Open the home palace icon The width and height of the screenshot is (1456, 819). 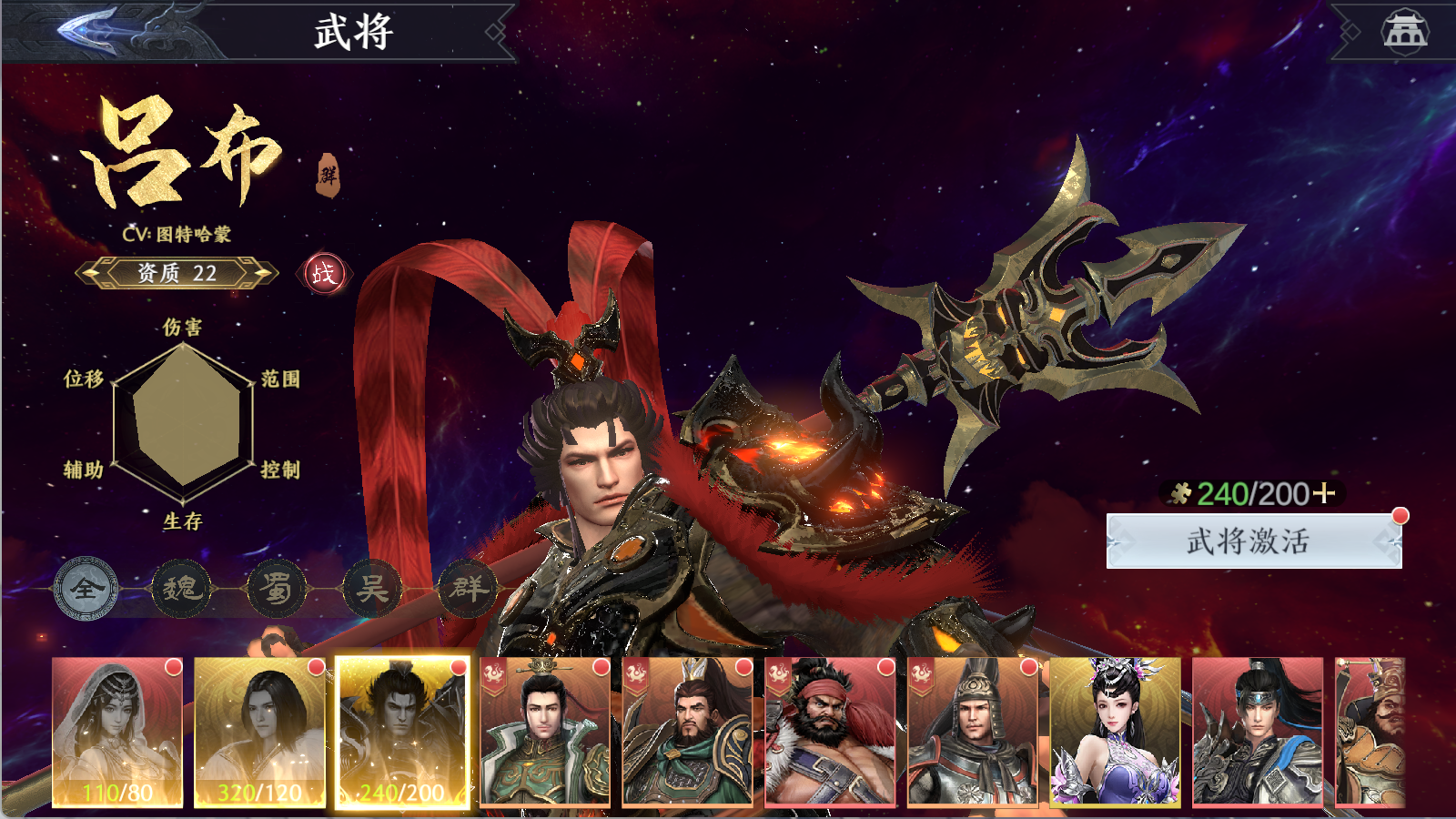point(1404,32)
